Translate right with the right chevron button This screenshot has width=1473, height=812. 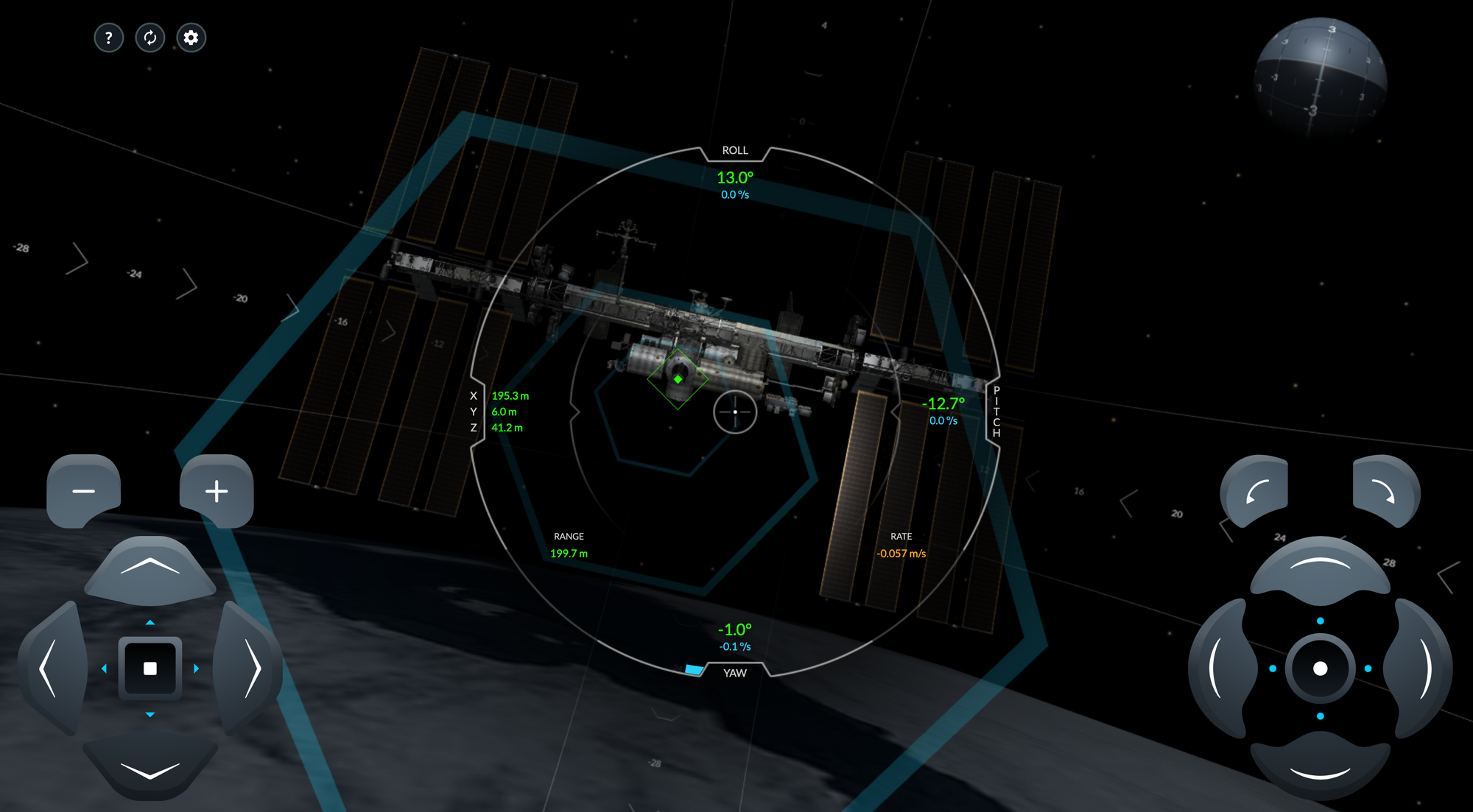pos(250,668)
